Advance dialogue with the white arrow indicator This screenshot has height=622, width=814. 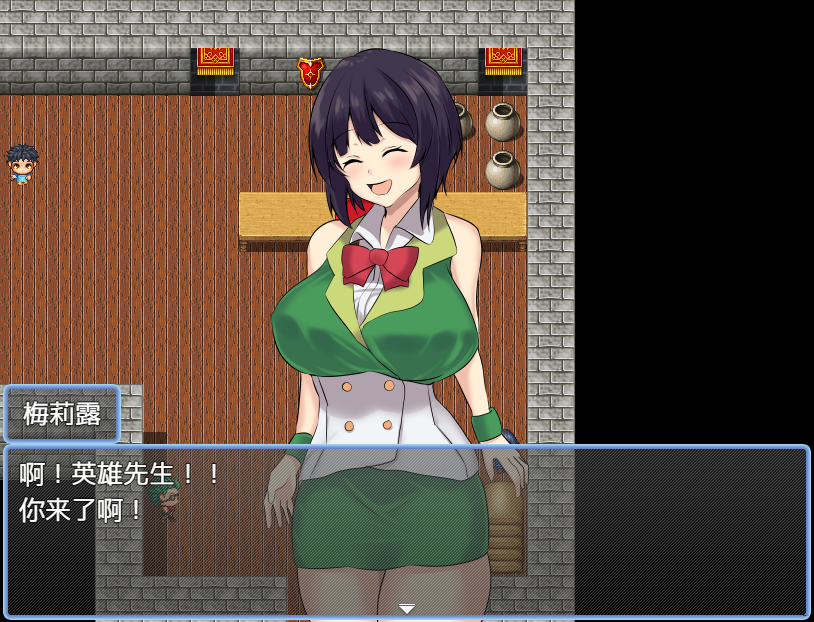click(406, 608)
